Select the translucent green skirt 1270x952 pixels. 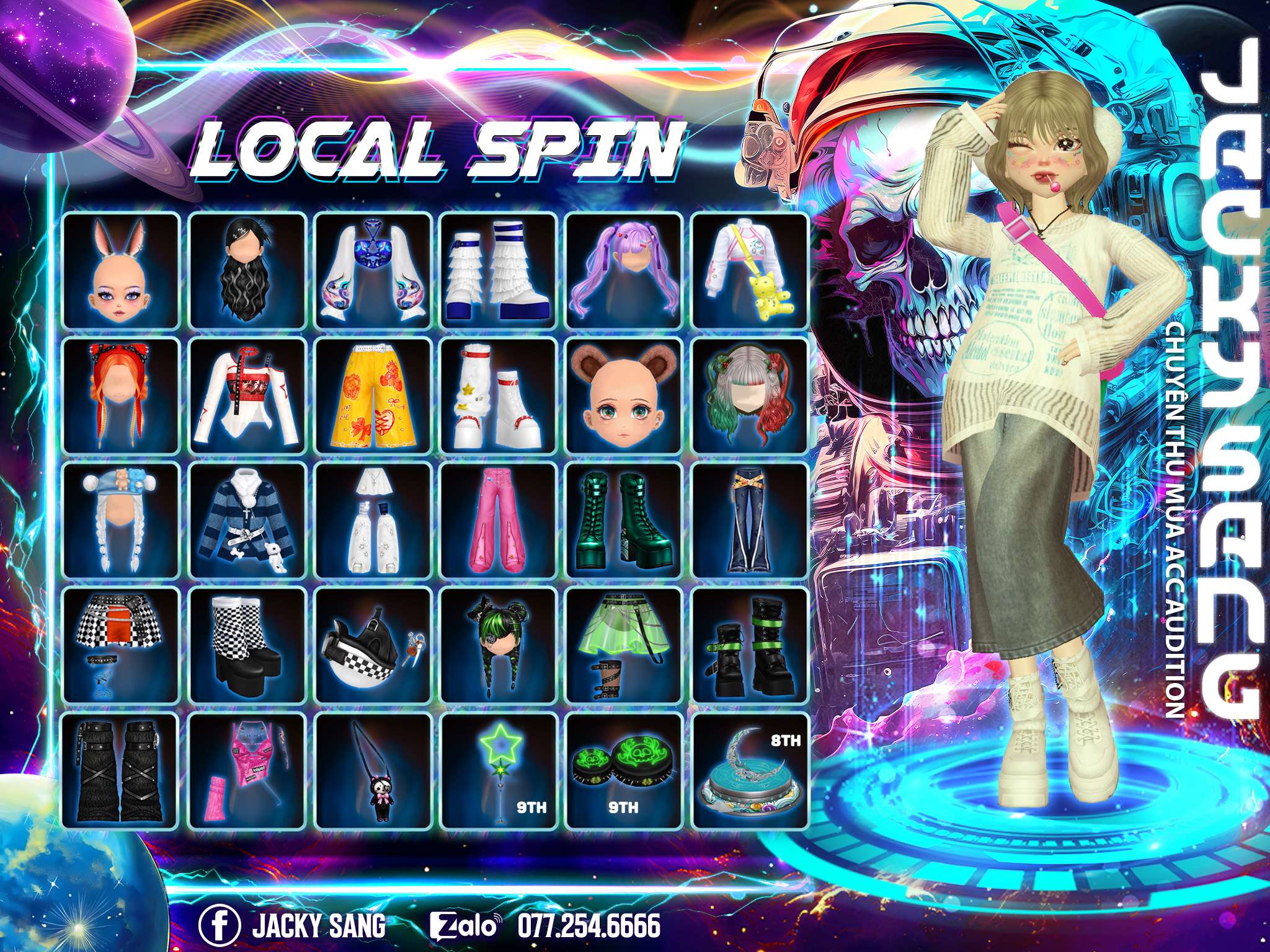click(x=624, y=646)
